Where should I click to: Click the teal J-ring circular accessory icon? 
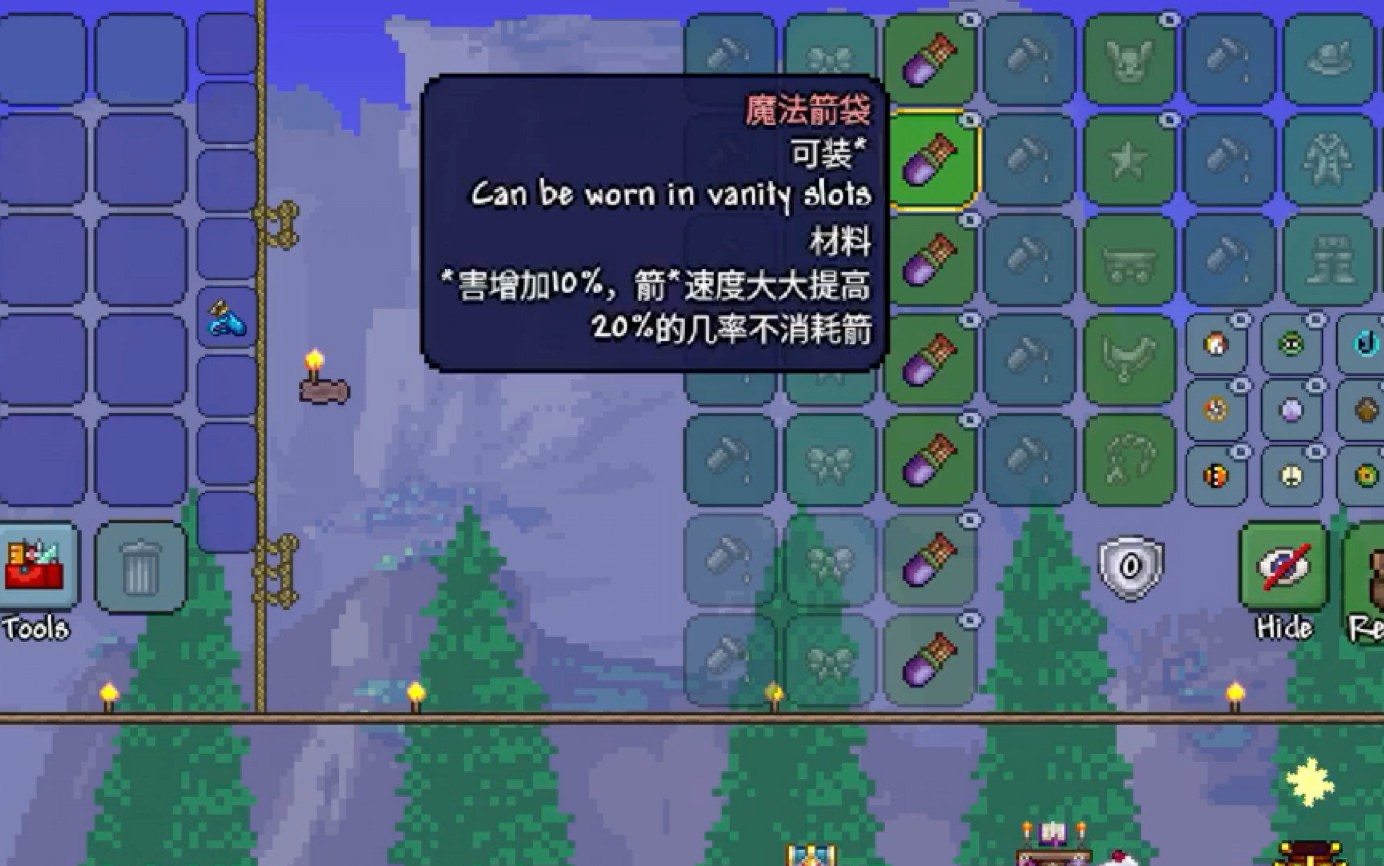pos(1366,344)
